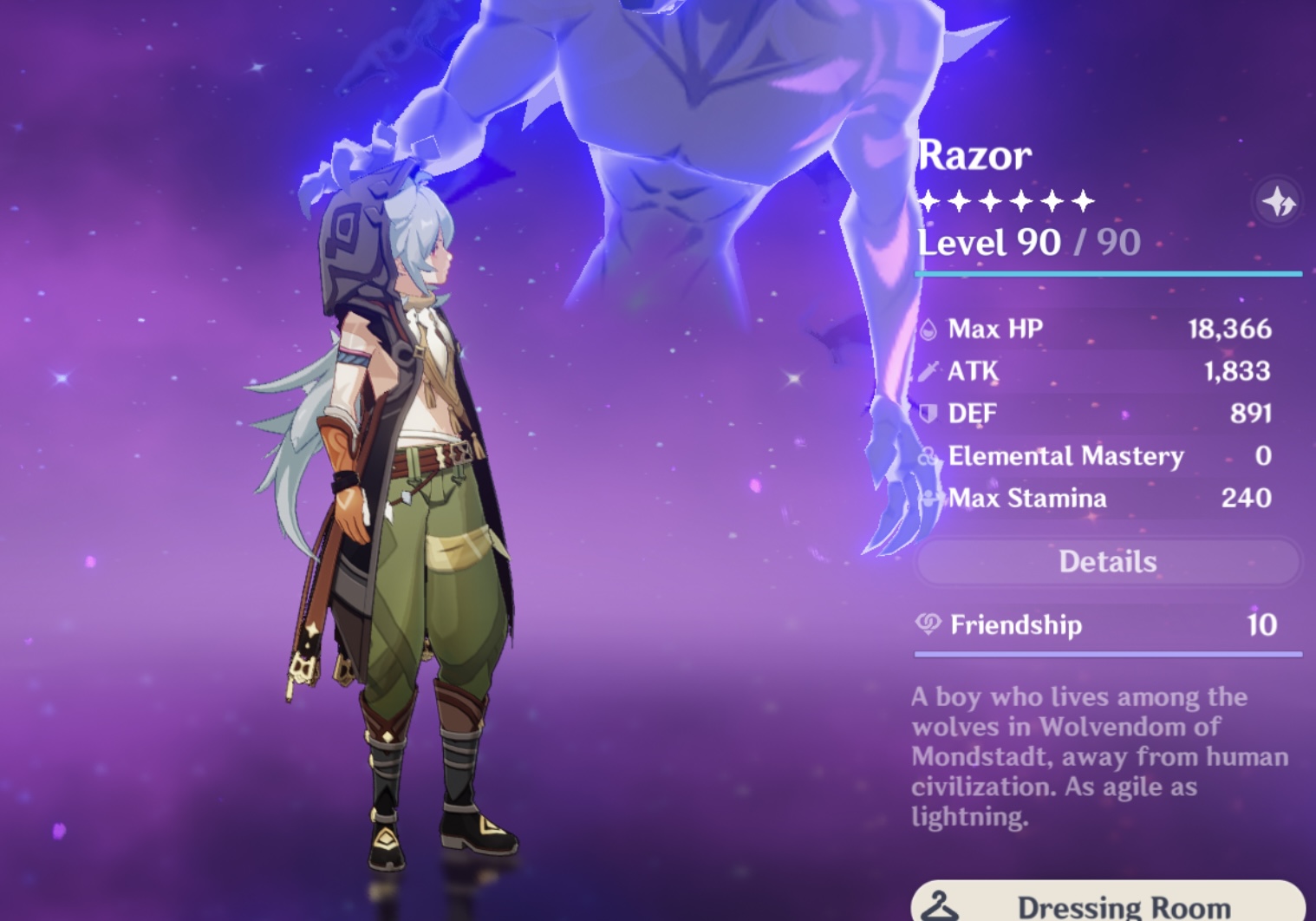Click the last rarity star in the row

point(1085,200)
